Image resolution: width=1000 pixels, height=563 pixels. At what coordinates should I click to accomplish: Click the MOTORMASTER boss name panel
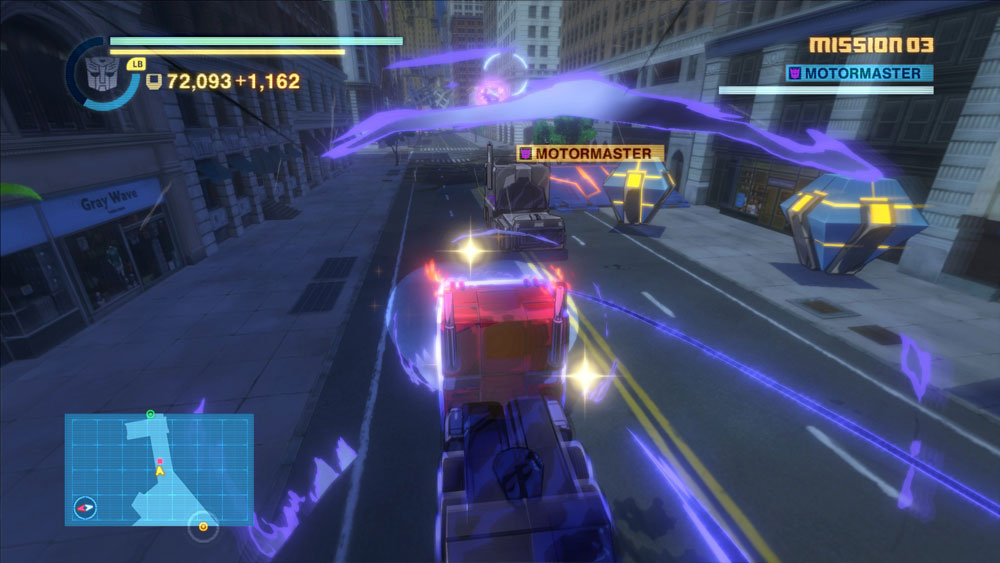(859, 73)
